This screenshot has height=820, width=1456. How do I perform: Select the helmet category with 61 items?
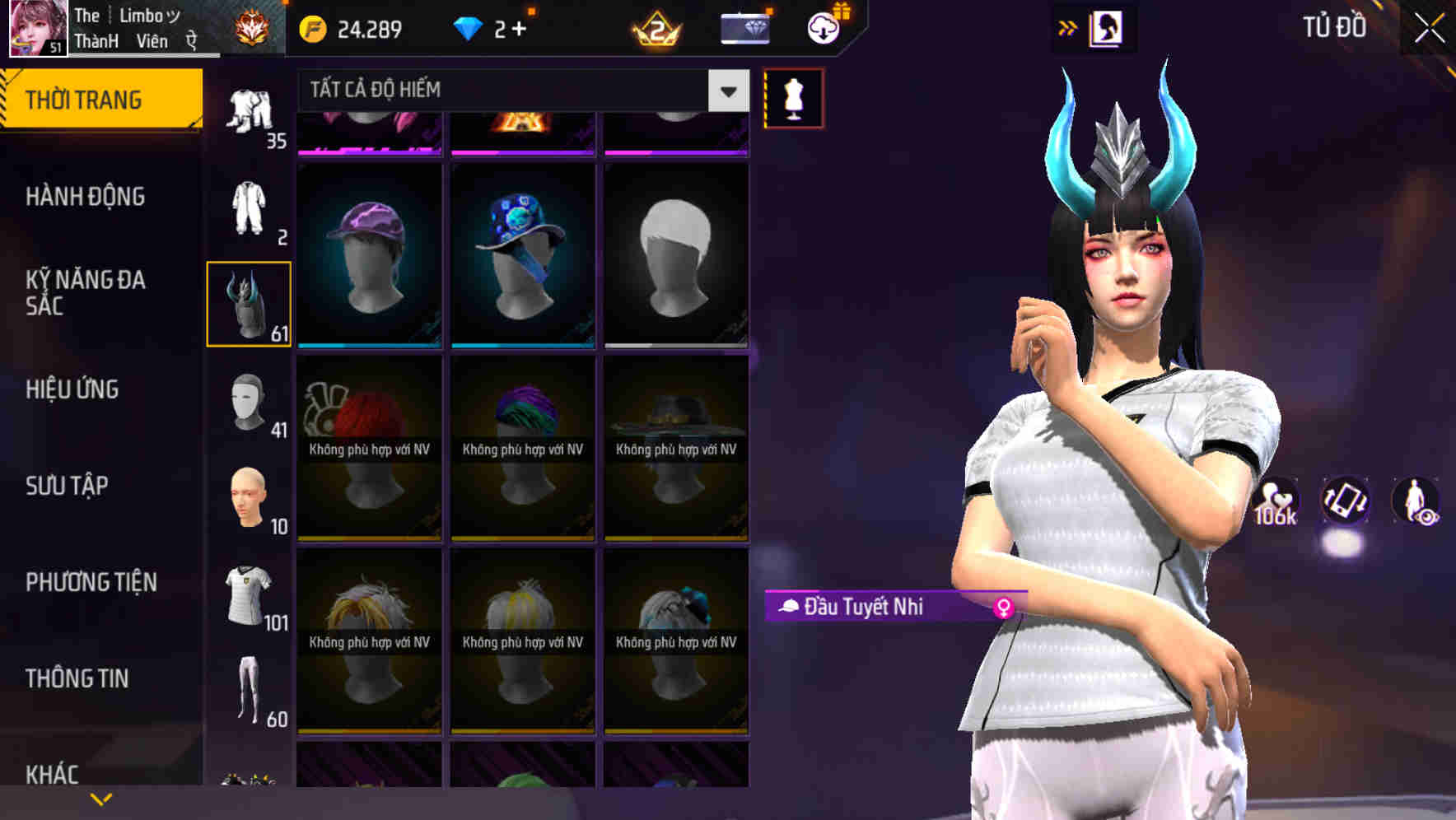click(249, 305)
